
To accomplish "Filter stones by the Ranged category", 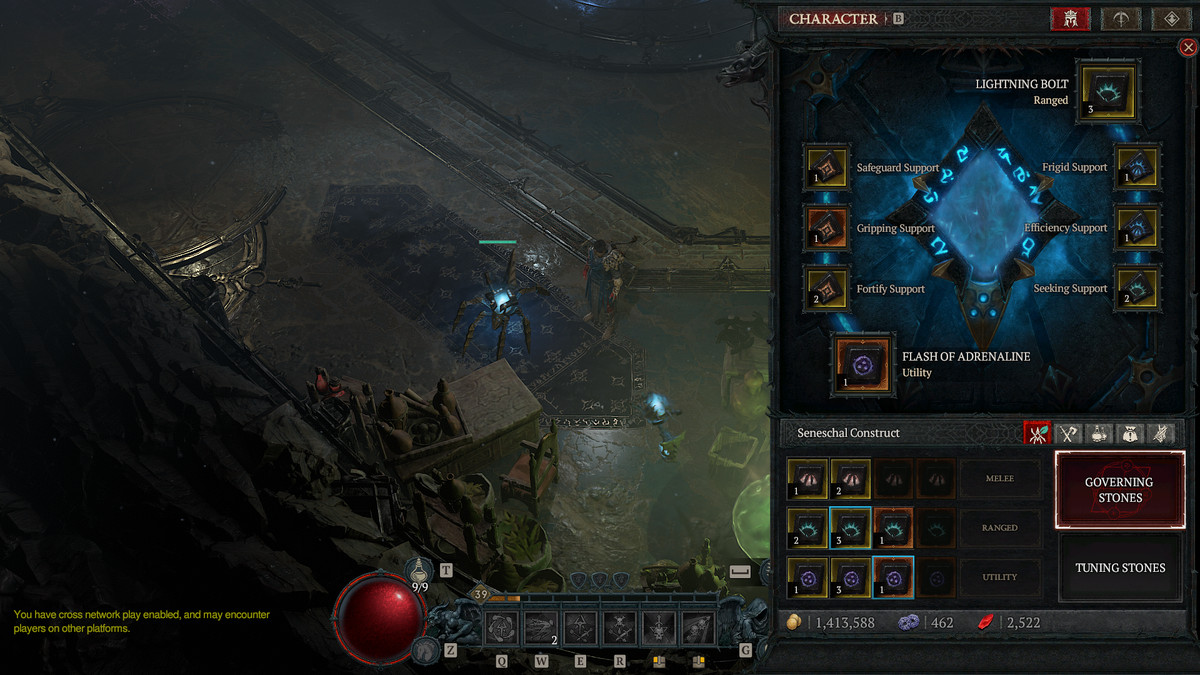I will point(999,528).
